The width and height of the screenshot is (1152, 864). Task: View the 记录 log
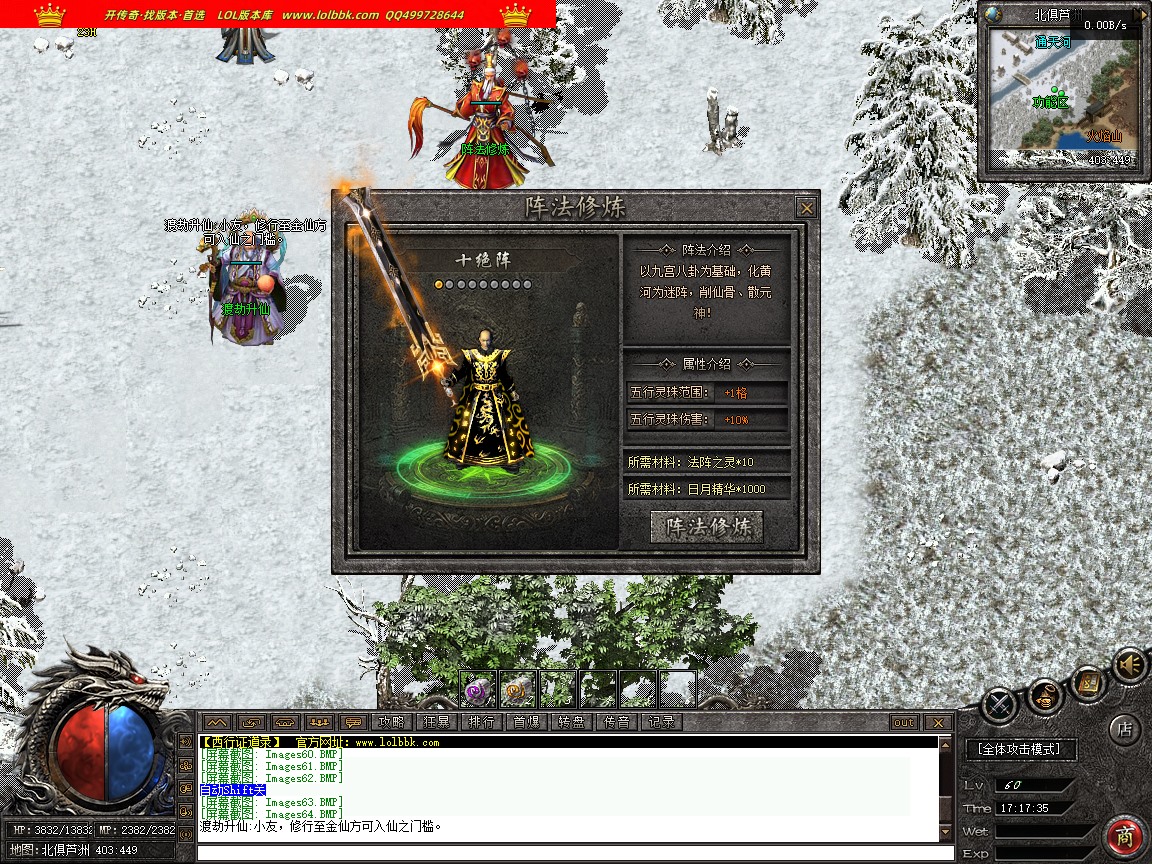point(661,722)
